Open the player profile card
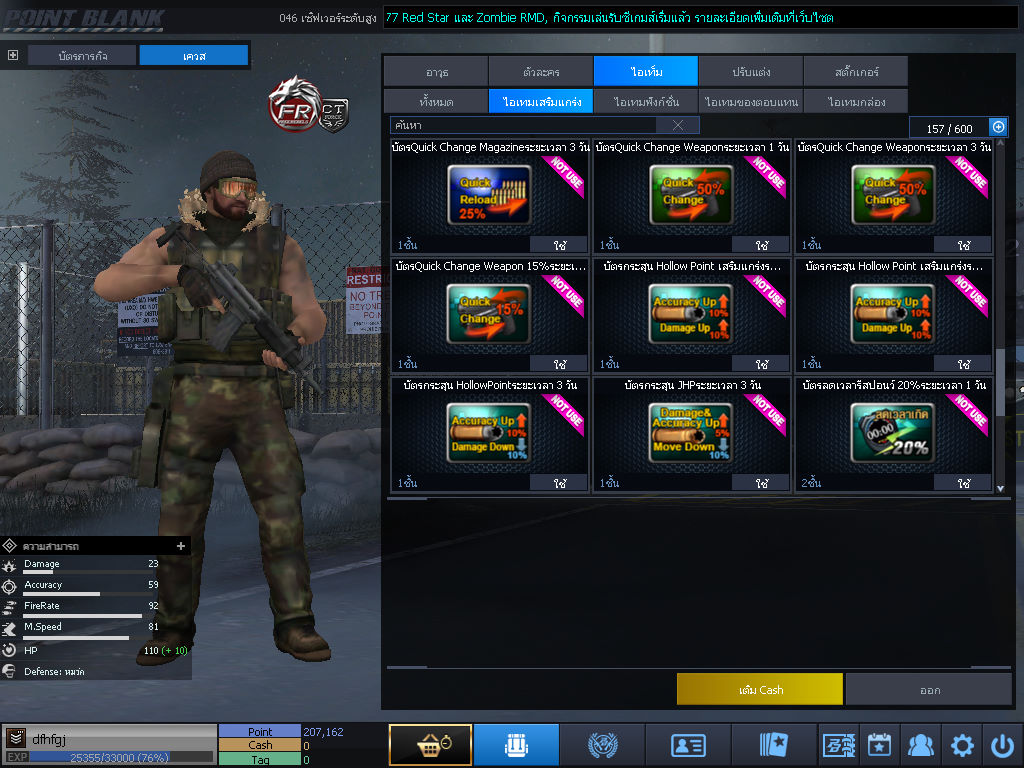 [x=688, y=745]
